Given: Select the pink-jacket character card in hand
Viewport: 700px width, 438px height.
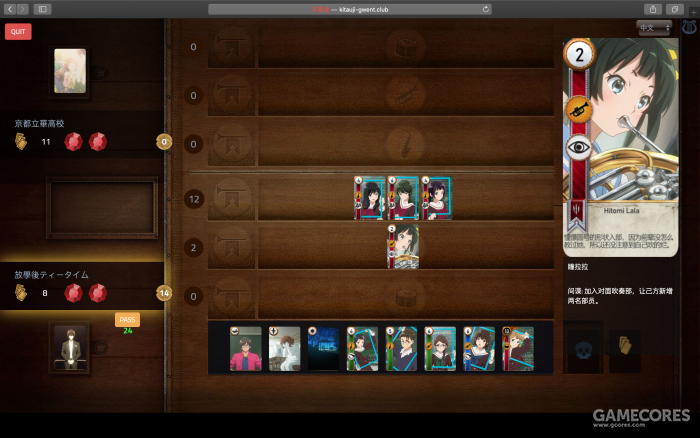Looking at the screenshot, I should pyautogui.click(x=245, y=349).
